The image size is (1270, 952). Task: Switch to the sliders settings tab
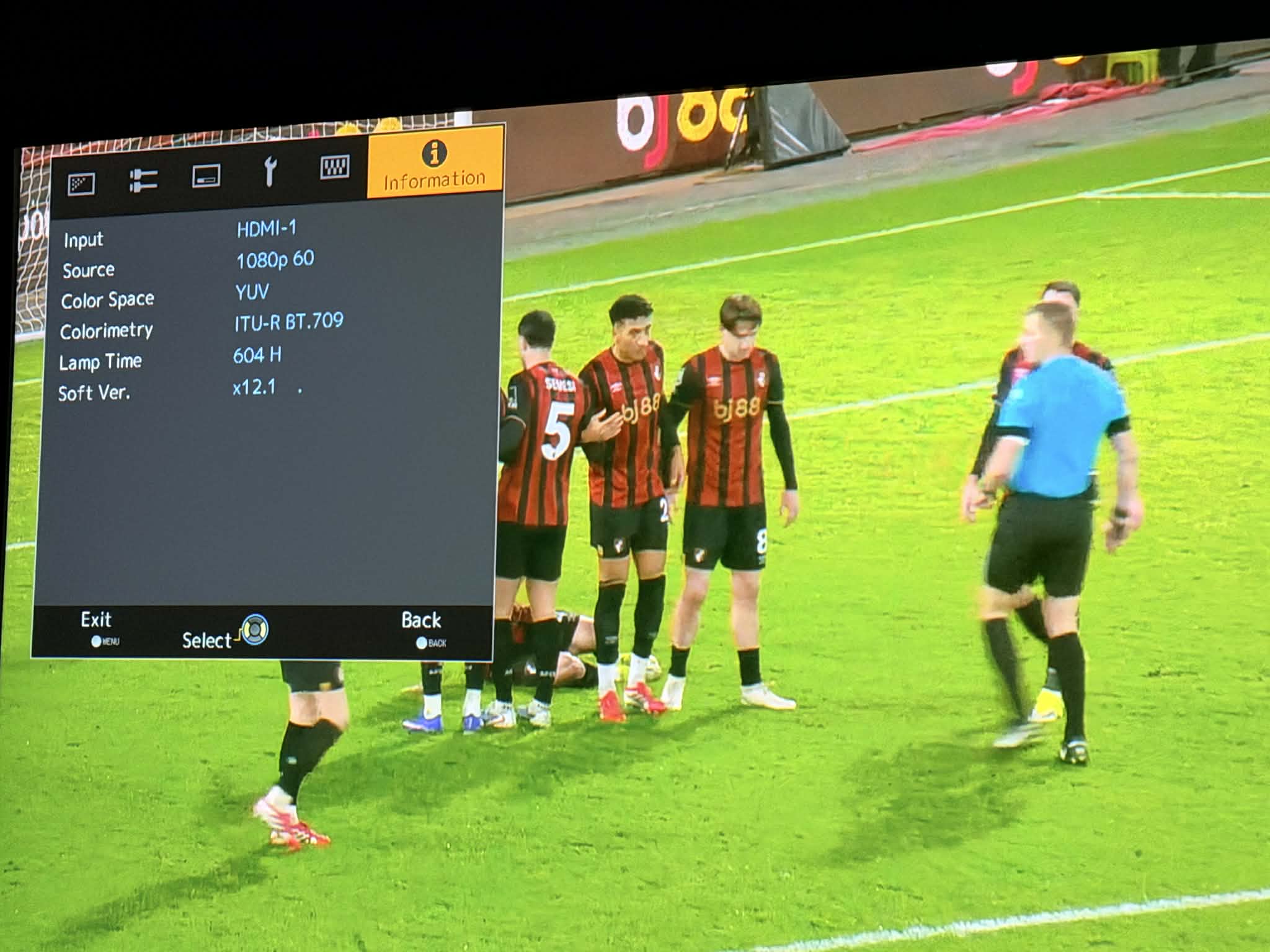point(143,180)
